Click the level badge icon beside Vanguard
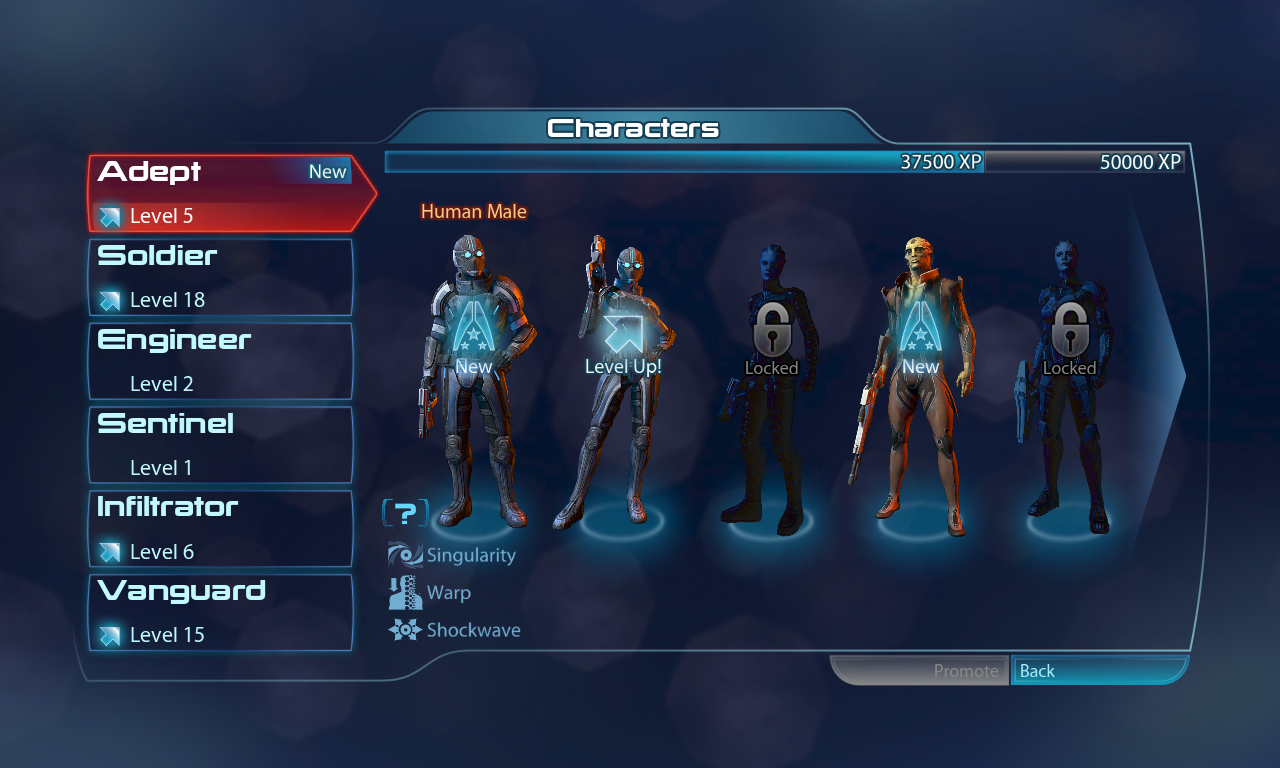Image resolution: width=1280 pixels, height=768 pixels. (108, 633)
